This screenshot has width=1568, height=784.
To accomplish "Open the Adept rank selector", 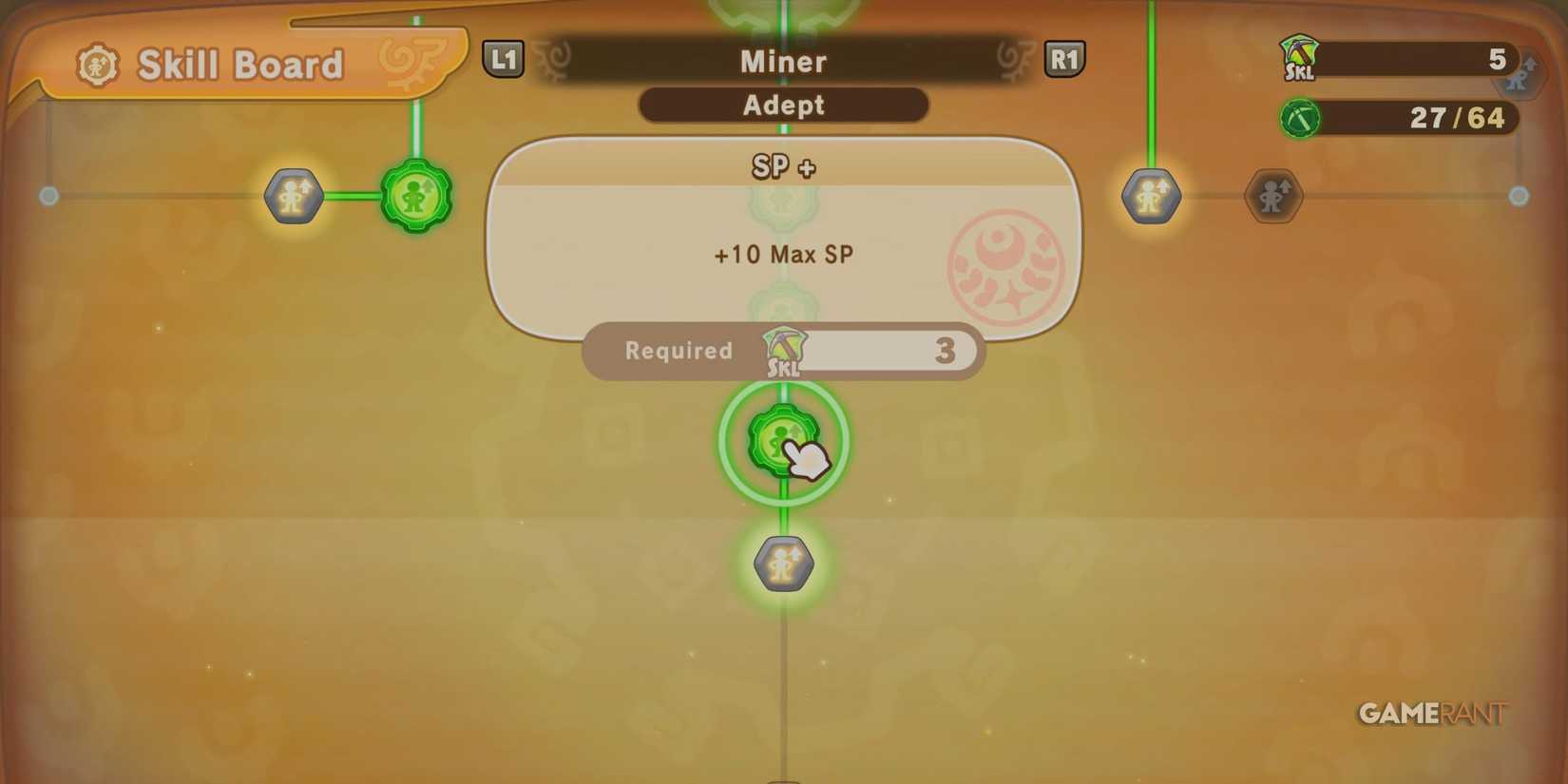I will tap(783, 105).
